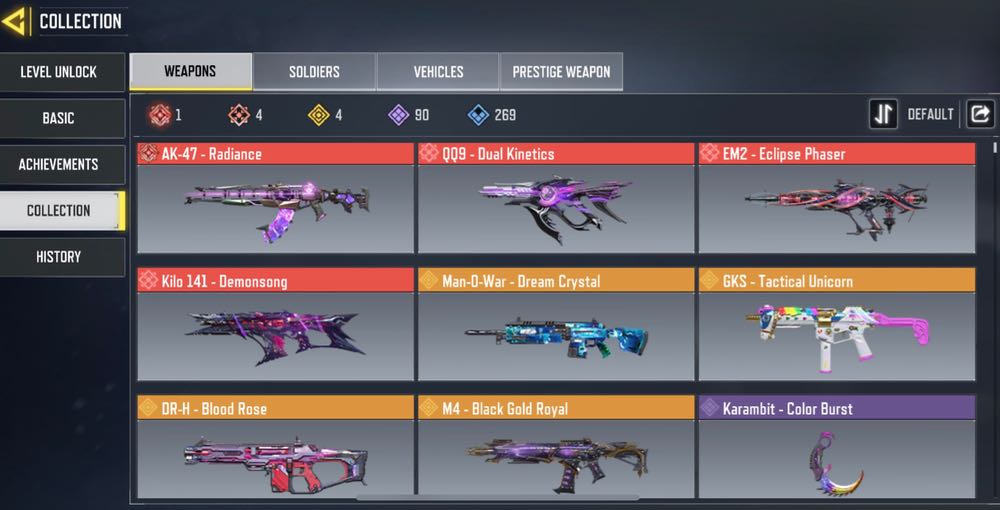Viewport: 1000px width, 510px height.
Task: Switch to the Weapons tab
Action: point(190,72)
